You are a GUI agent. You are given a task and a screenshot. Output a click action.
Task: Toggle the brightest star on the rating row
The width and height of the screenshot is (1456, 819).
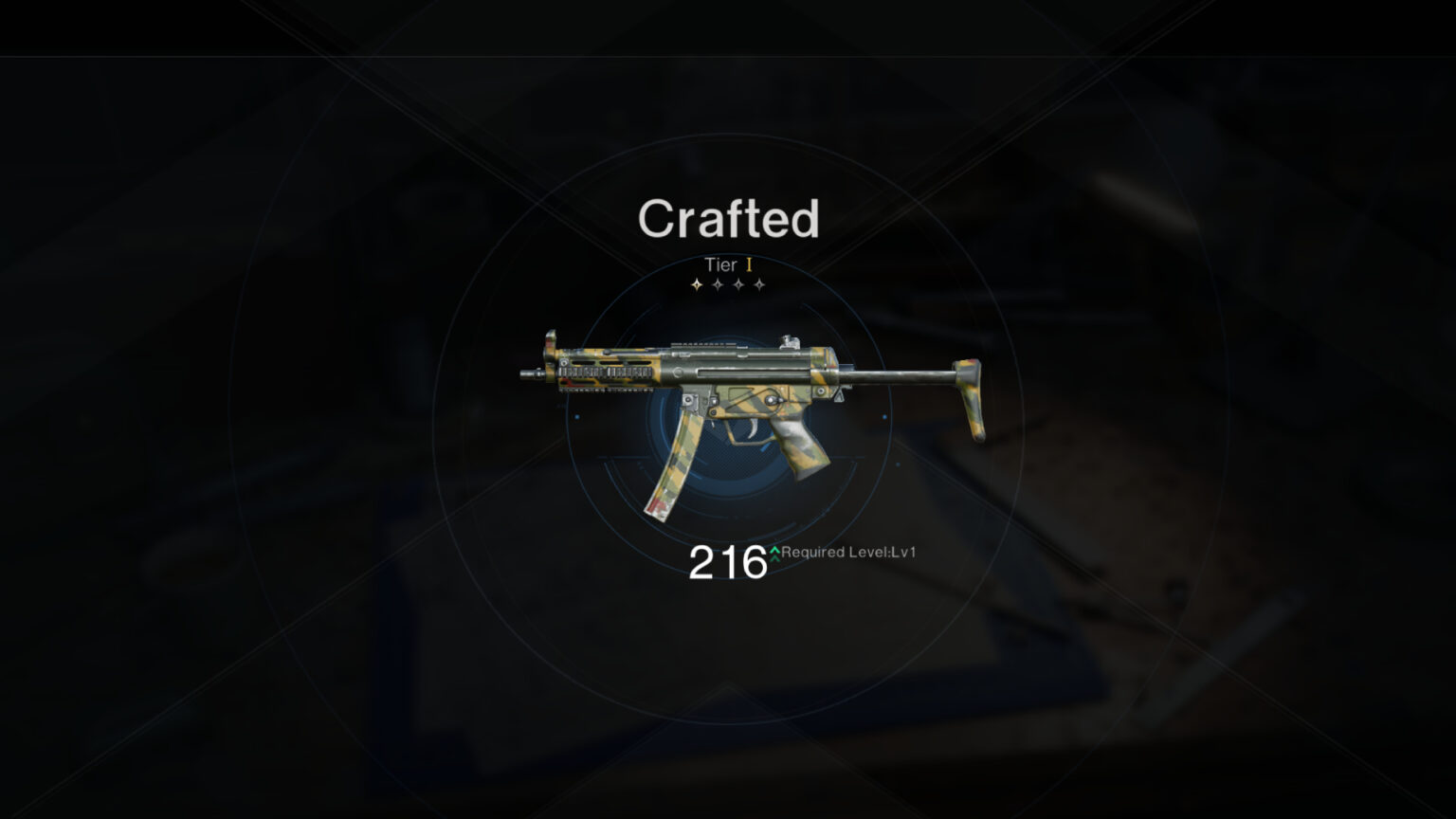tap(697, 284)
